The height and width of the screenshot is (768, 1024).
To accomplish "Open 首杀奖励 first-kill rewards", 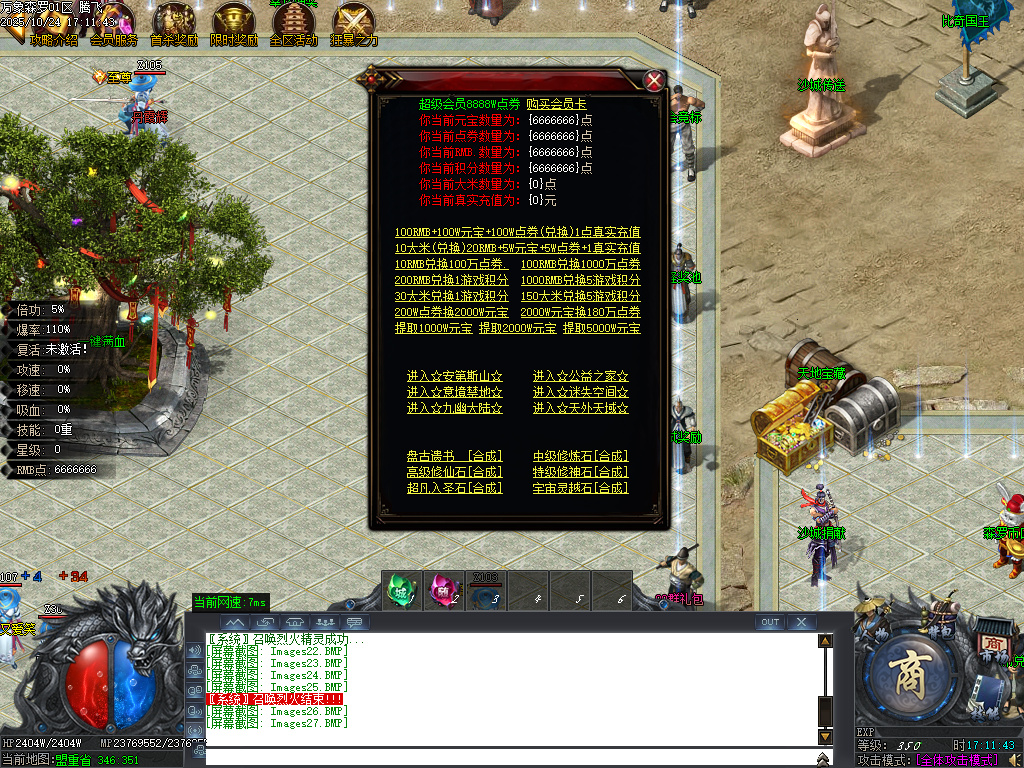I will (174, 27).
